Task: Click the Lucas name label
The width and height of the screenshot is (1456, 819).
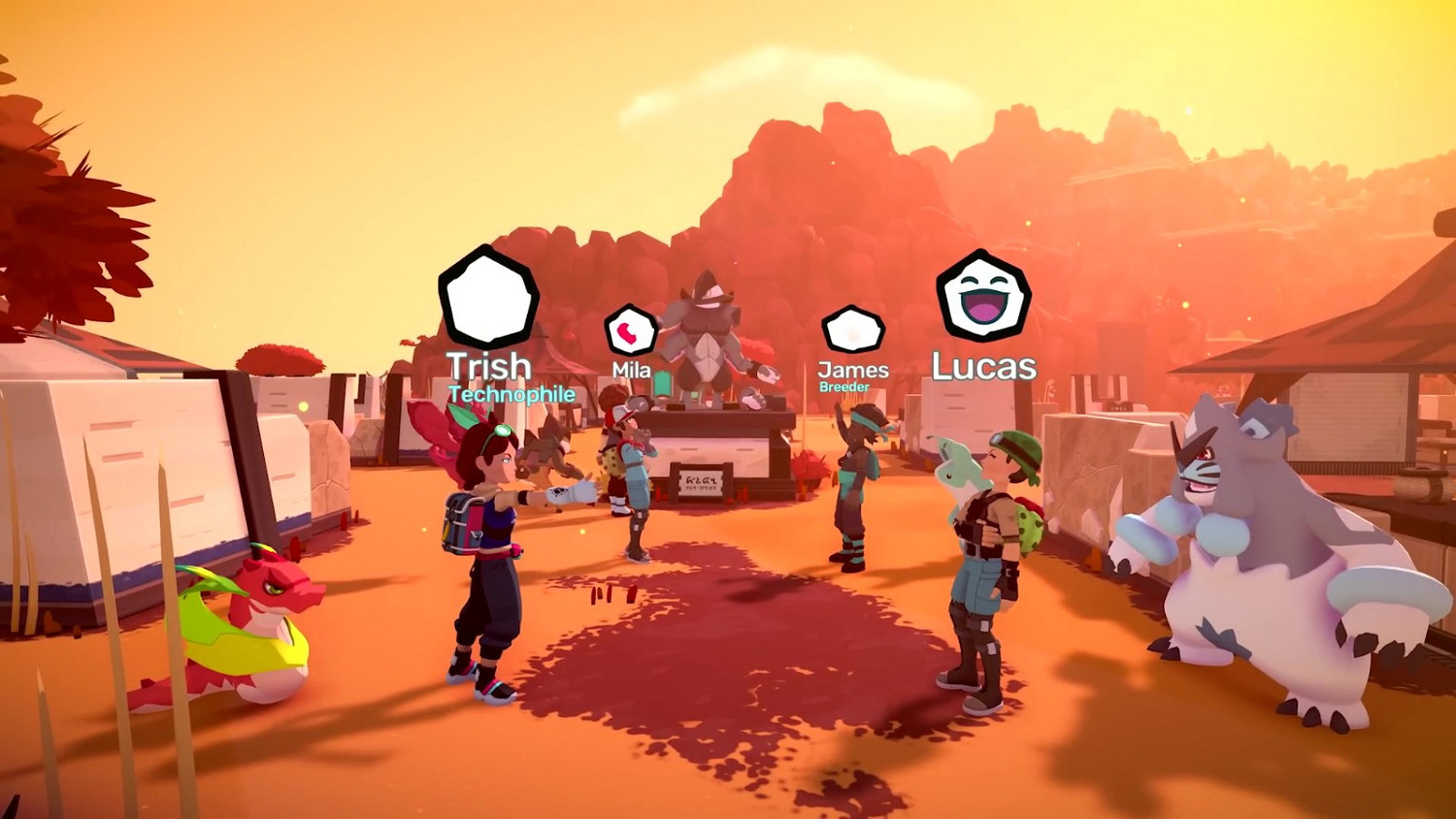Action: (x=982, y=367)
